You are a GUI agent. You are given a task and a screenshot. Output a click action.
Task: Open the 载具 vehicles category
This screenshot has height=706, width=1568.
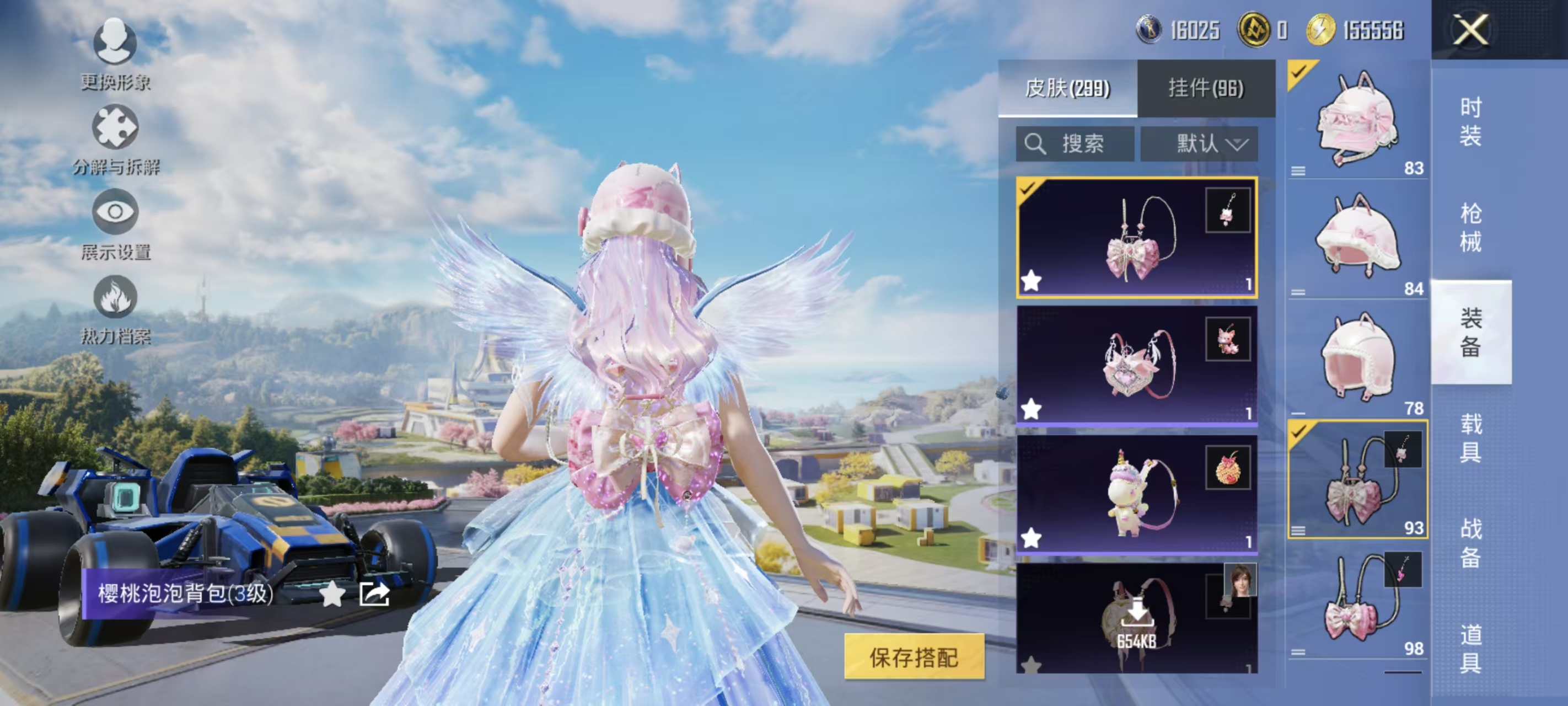[x=1470, y=437]
